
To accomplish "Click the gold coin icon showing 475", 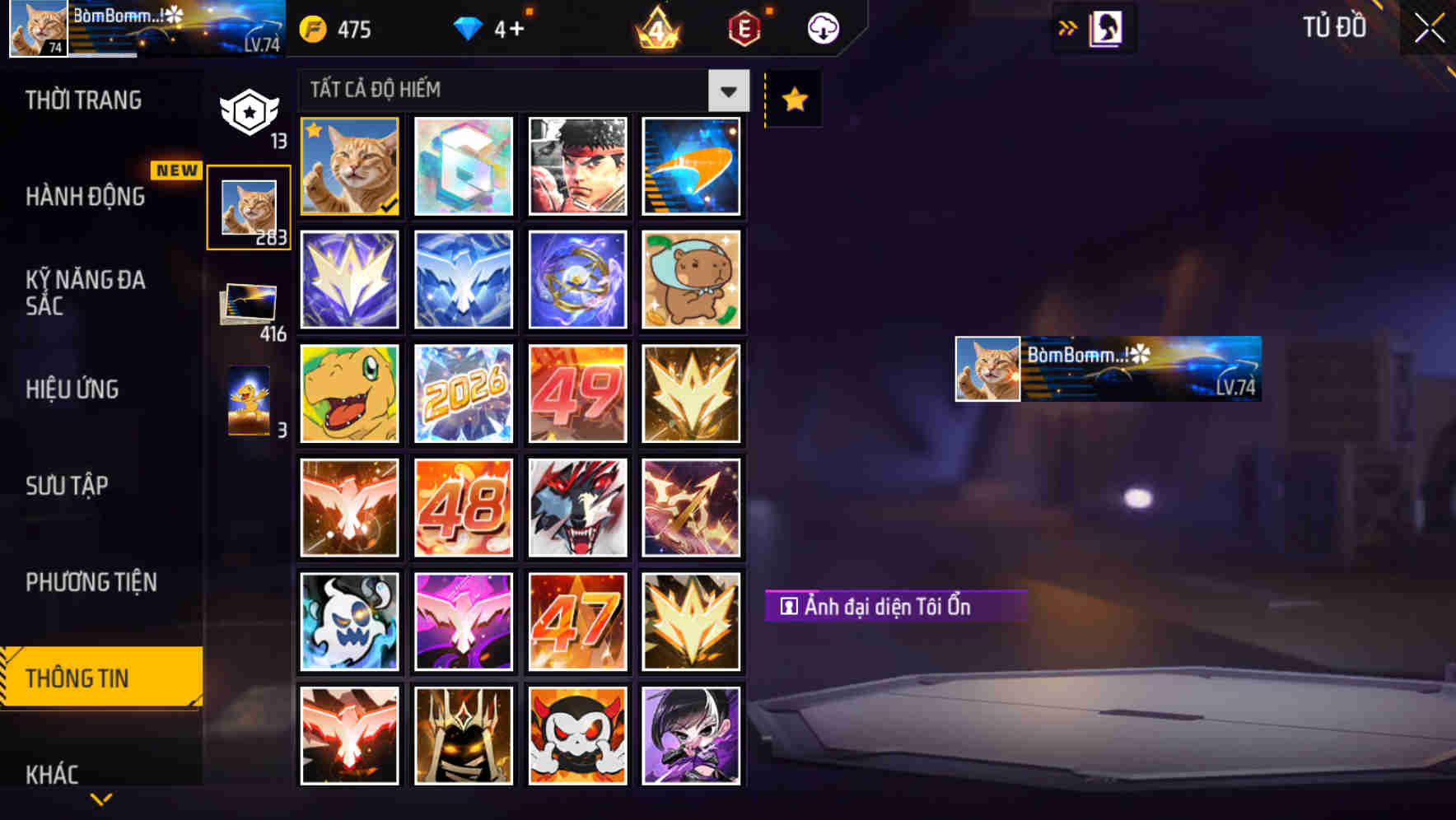I will click(x=315, y=27).
